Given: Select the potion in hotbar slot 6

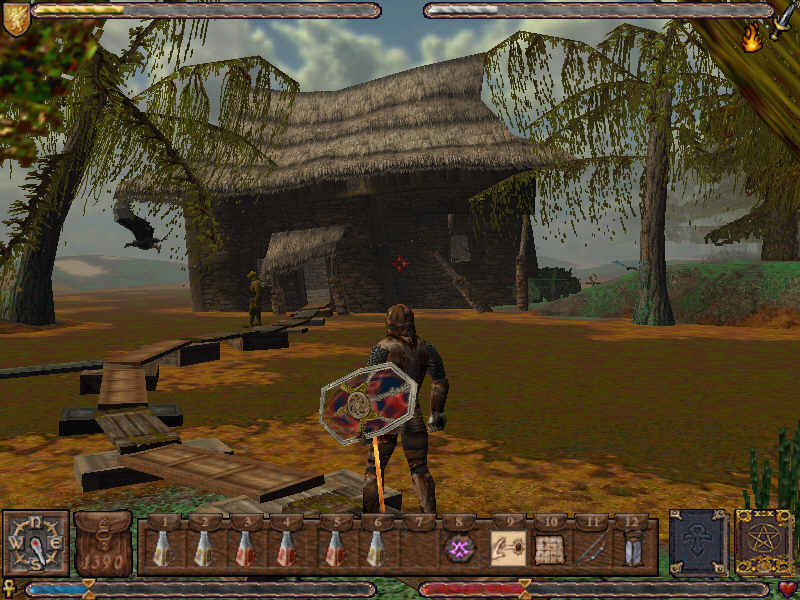Looking at the screenshot, I should pos(375,548).
